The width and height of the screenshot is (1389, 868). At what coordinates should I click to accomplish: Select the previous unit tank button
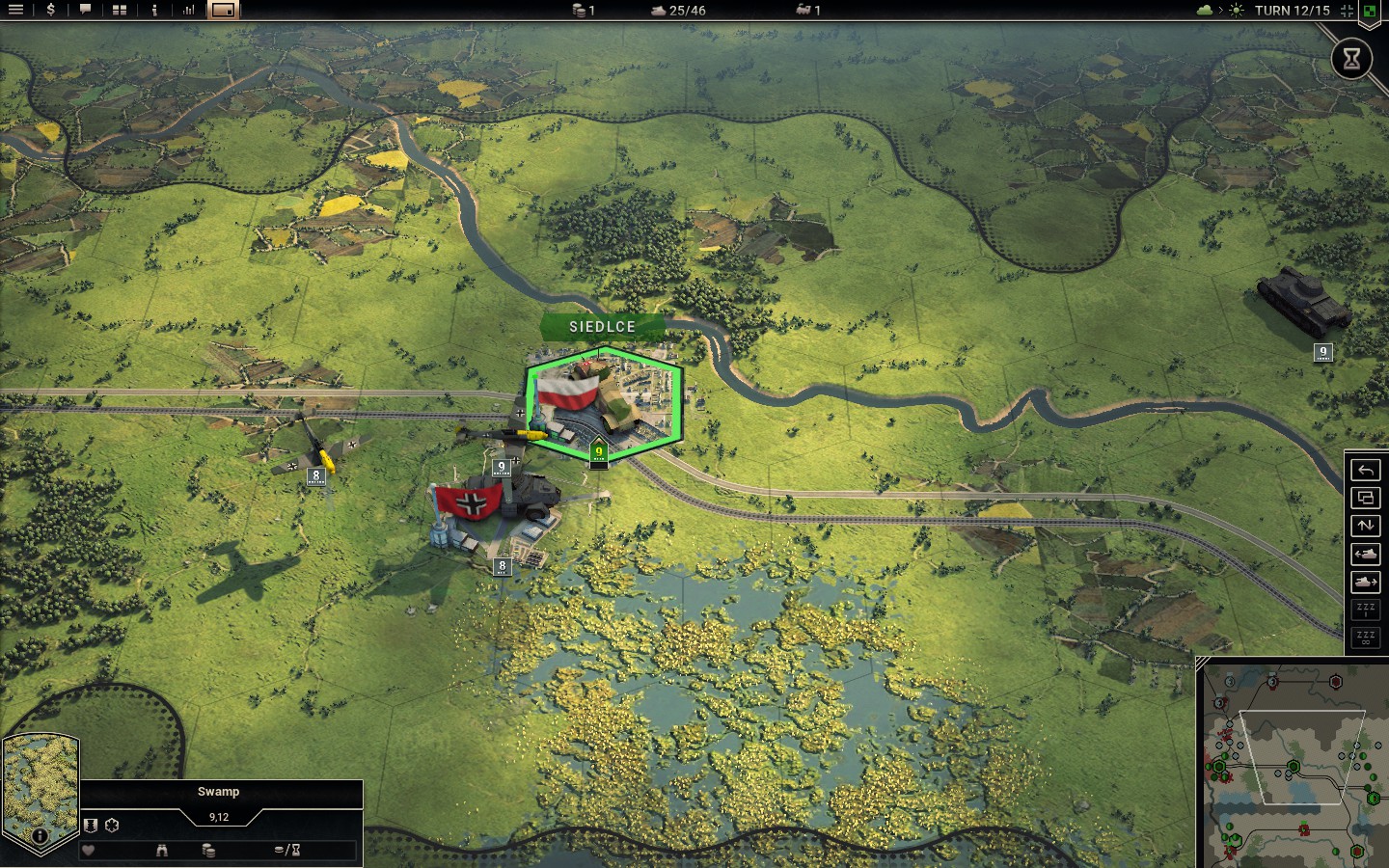pos(1365,554)
